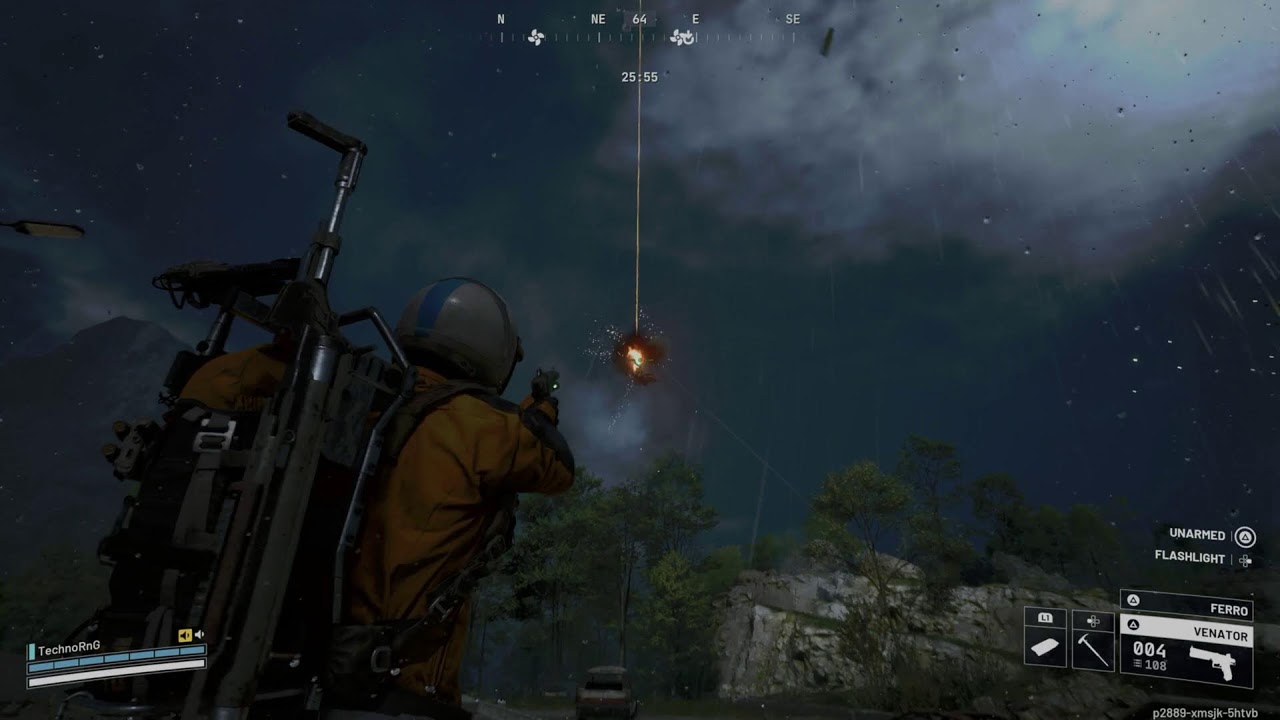1280x720 pixels.
Task: Select the Venator pistol slot
Action: click(x=1187, y=649)
